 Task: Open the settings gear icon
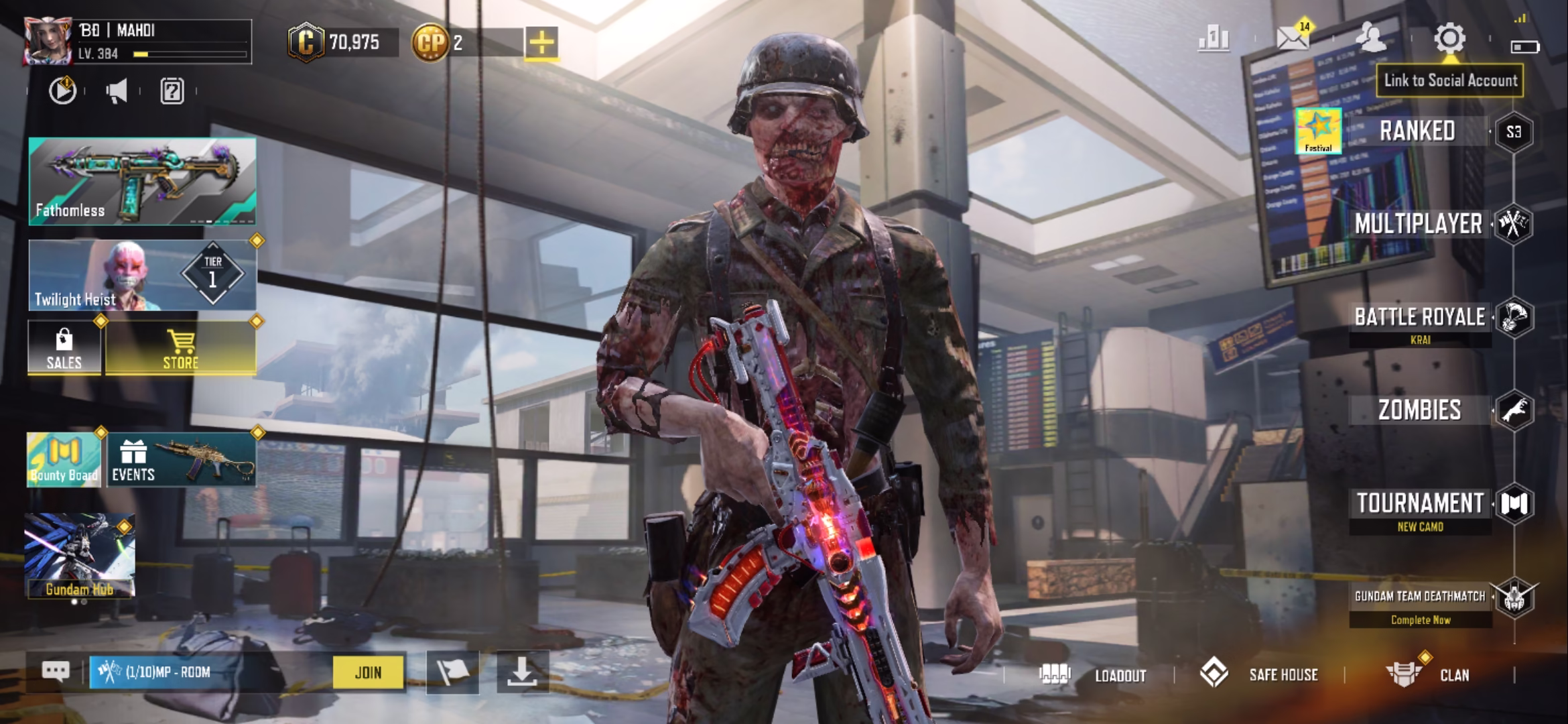click(1449, 39)
